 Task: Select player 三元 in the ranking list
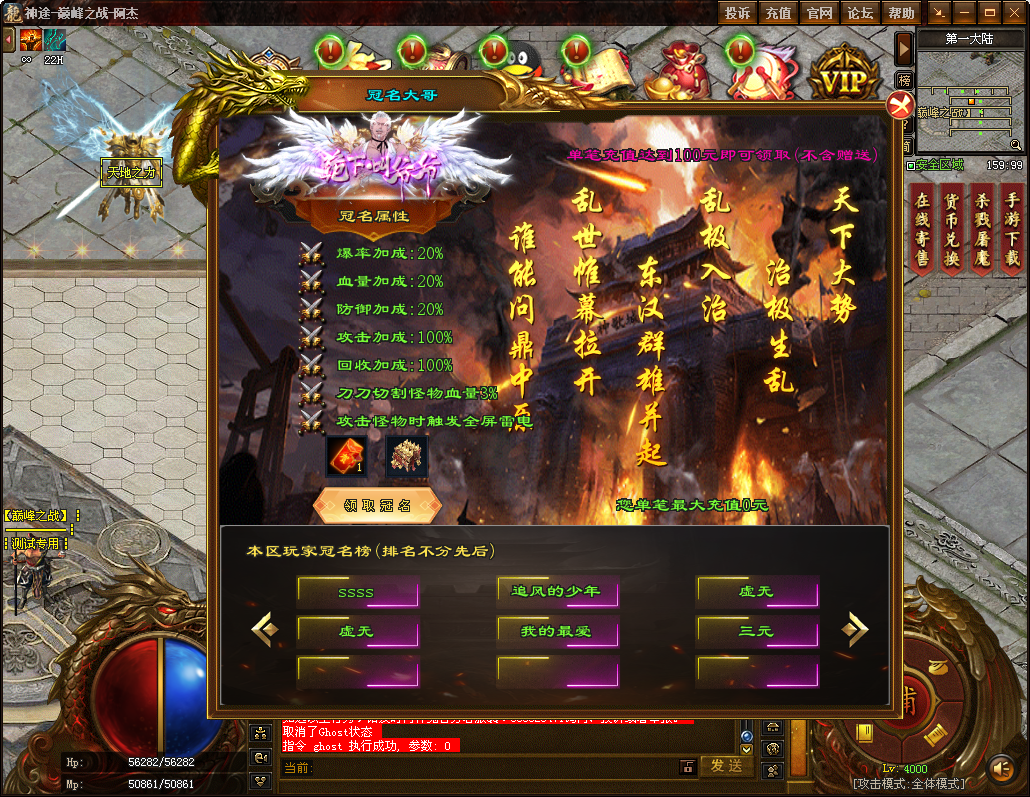(757, 631)
